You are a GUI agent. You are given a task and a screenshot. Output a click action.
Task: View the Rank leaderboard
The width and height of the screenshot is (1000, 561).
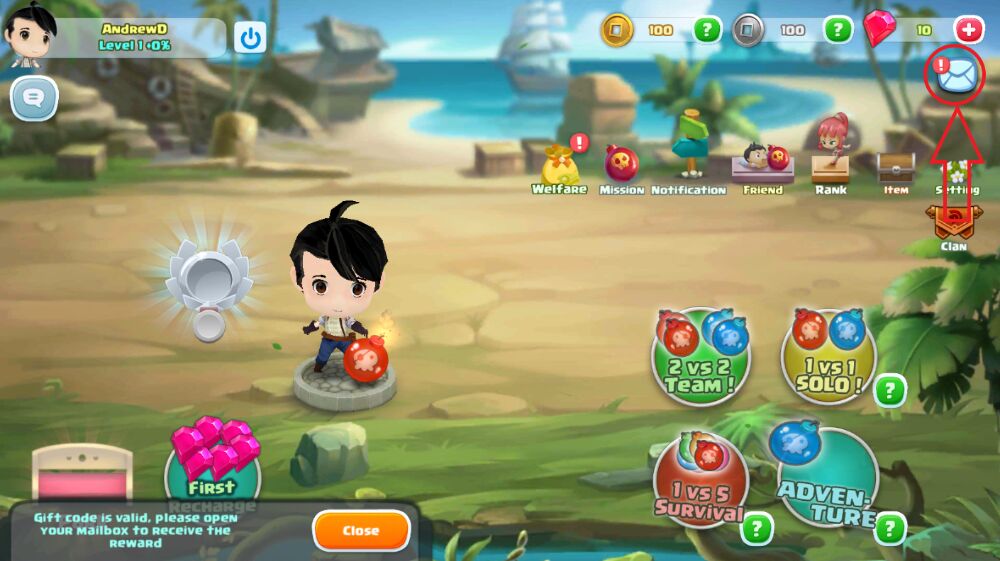(x=830, y=160)
